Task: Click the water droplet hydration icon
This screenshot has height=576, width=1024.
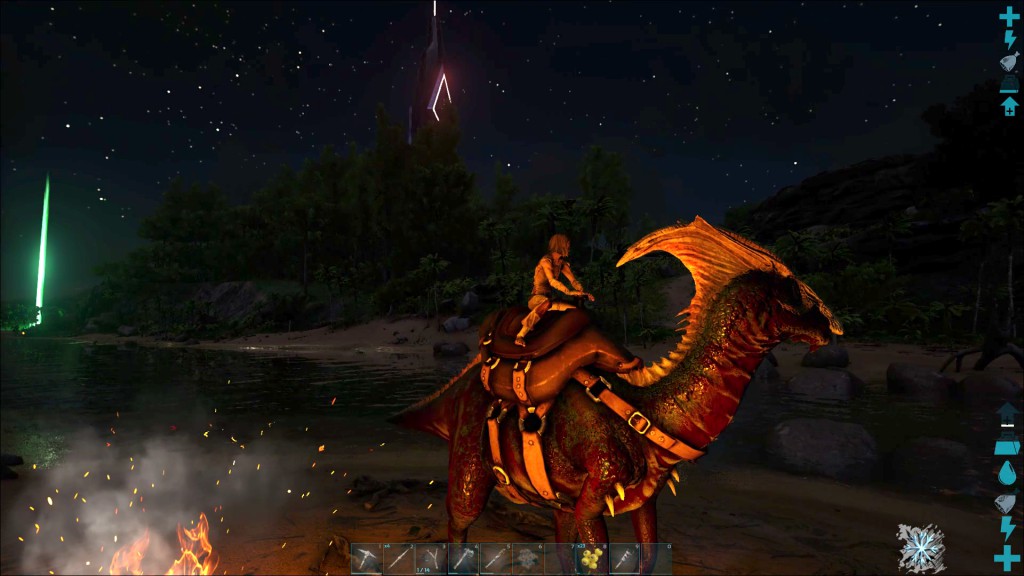Action: (1008, 474)
